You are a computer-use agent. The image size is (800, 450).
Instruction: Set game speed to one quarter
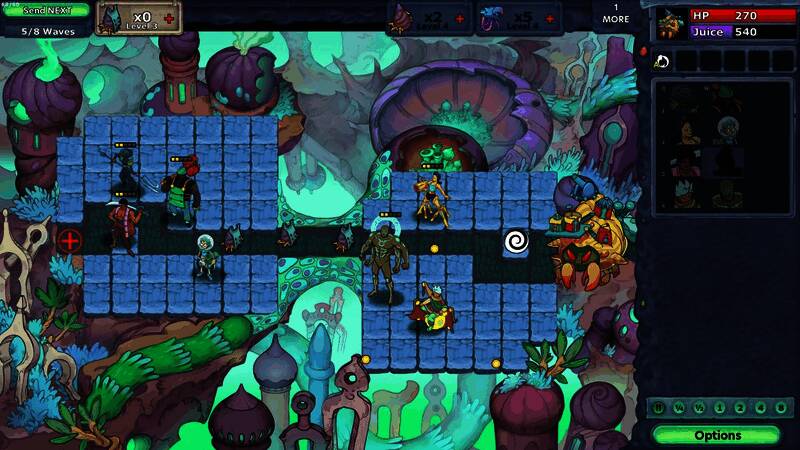tap(678, 408)
